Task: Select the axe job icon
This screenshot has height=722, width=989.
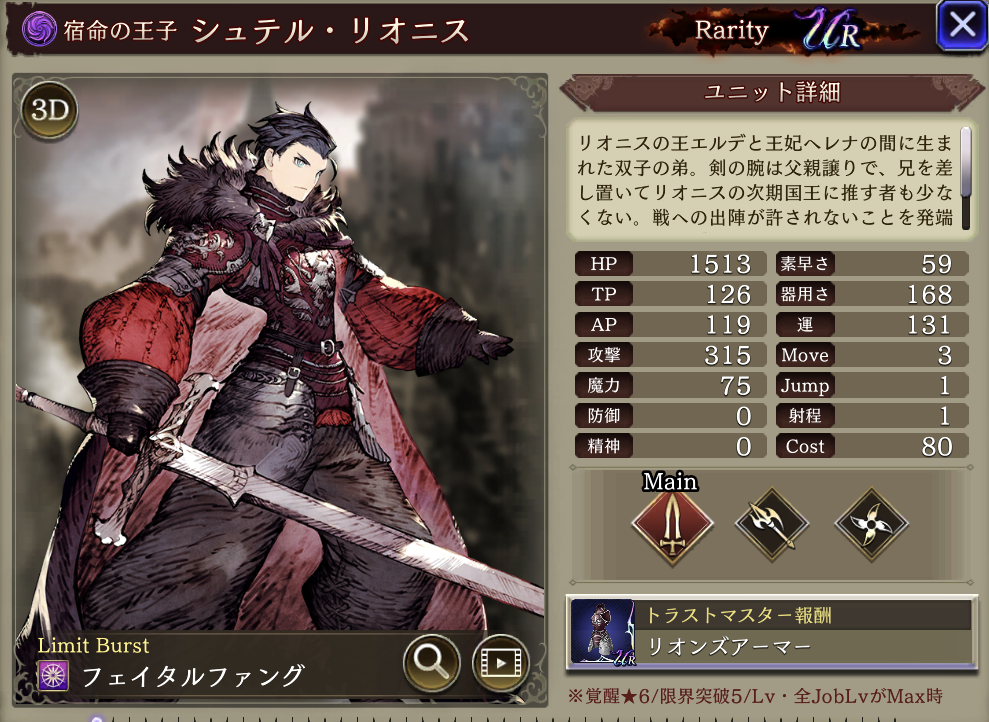Action: pos(772,523)
